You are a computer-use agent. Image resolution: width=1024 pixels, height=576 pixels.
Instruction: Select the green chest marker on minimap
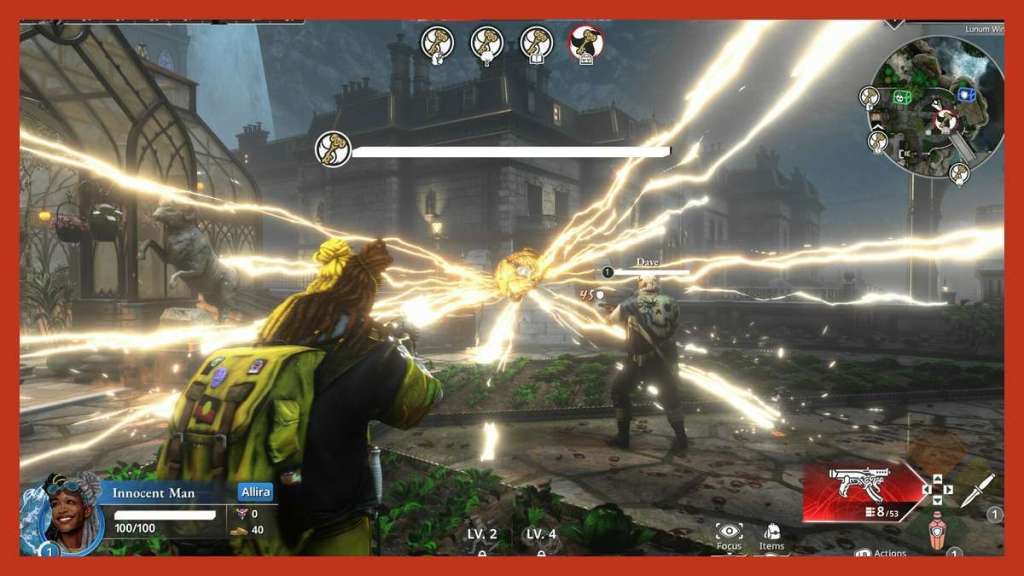[x=902, y=97]
